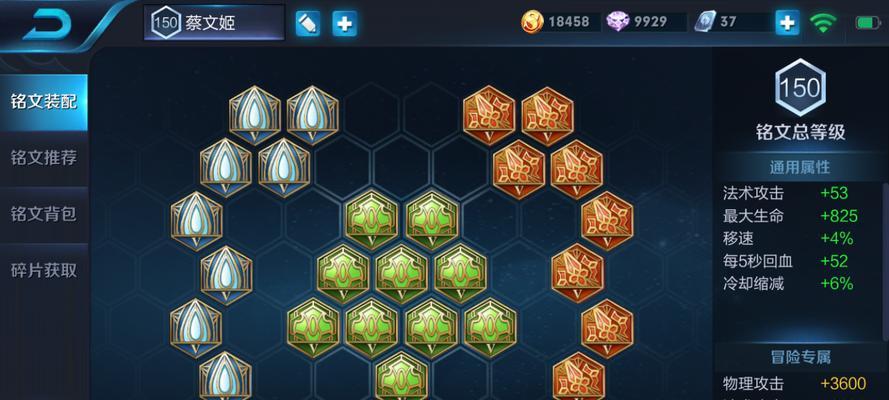The height and width of the screenshot is (400, 889).
Task: Open the 铭文推荐 tab
Action: 43,157
